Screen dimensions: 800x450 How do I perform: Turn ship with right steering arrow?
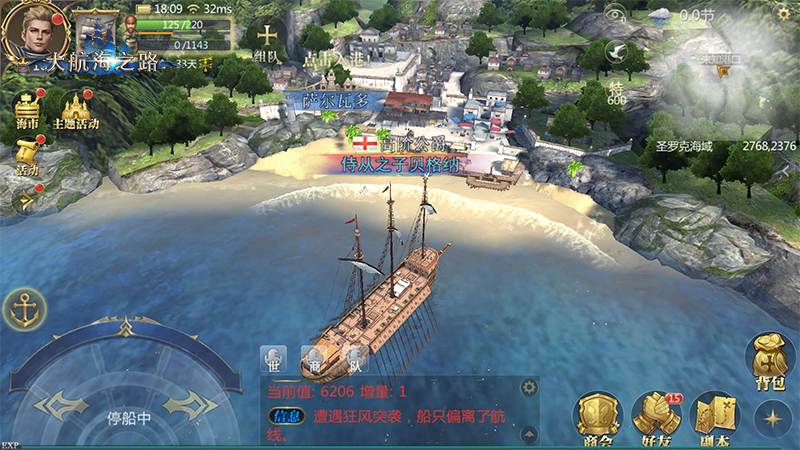click(x=189, y=405)
